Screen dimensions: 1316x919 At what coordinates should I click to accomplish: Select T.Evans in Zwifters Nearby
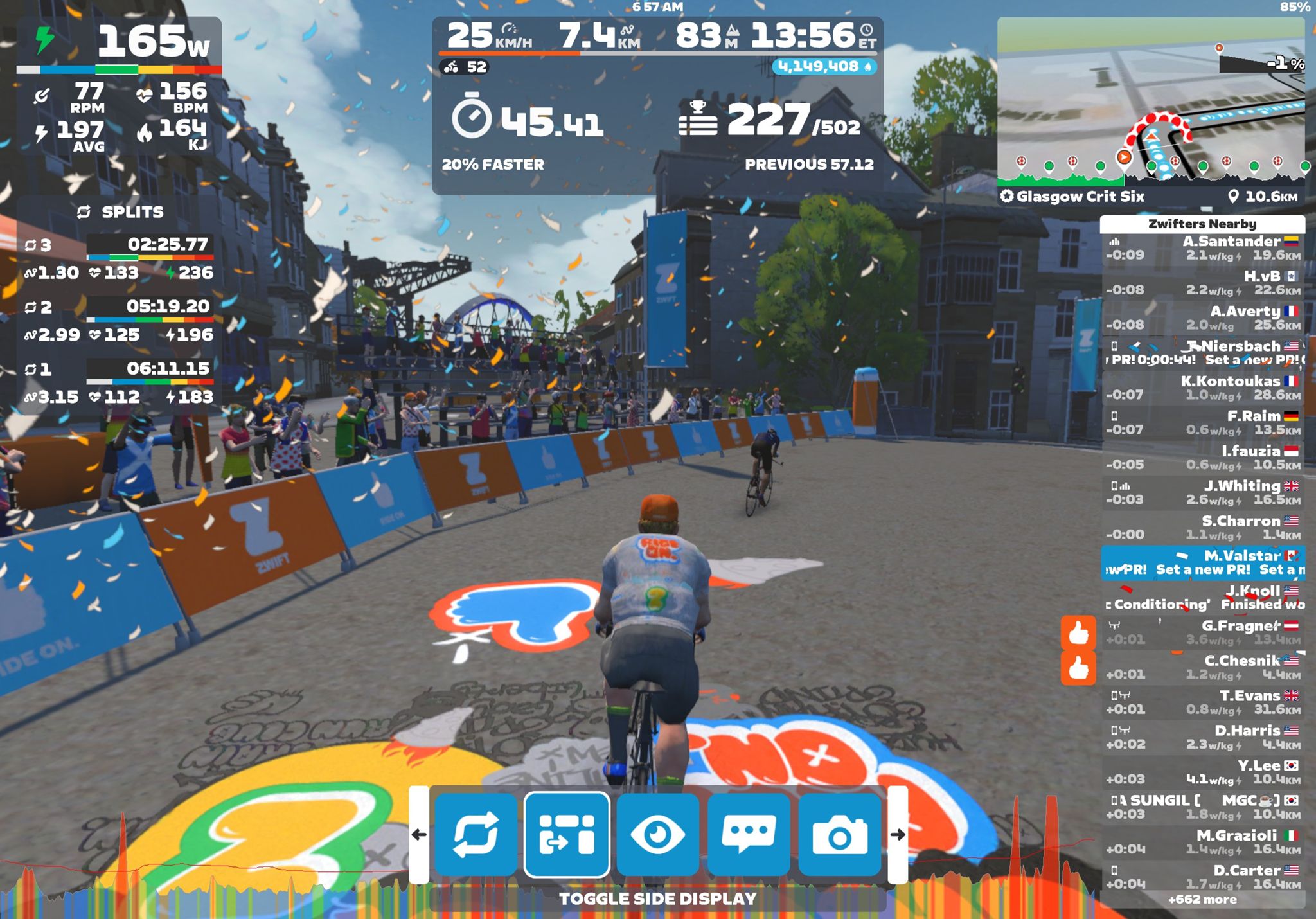click(1202, 702)
